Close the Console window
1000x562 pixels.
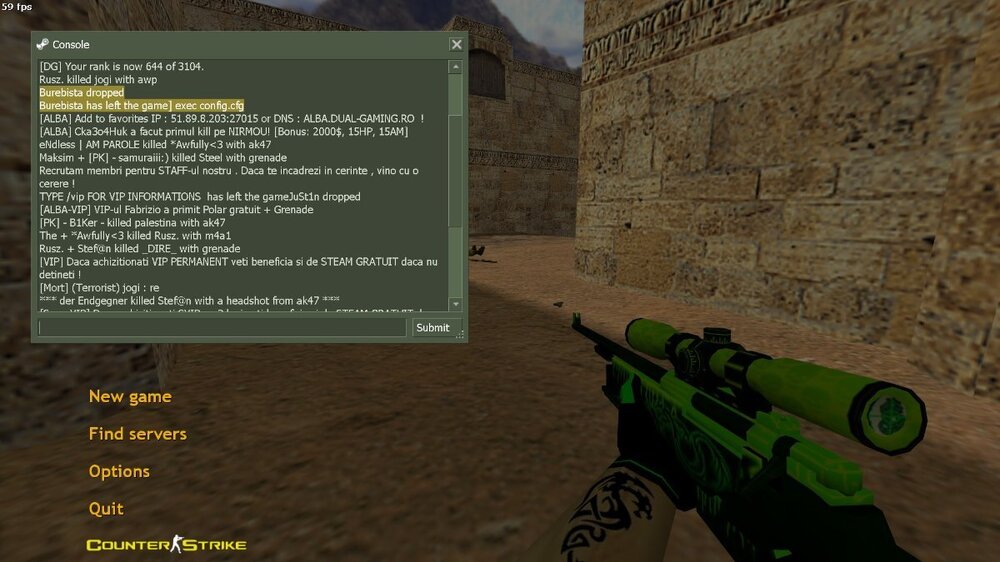tap(456, 44)
